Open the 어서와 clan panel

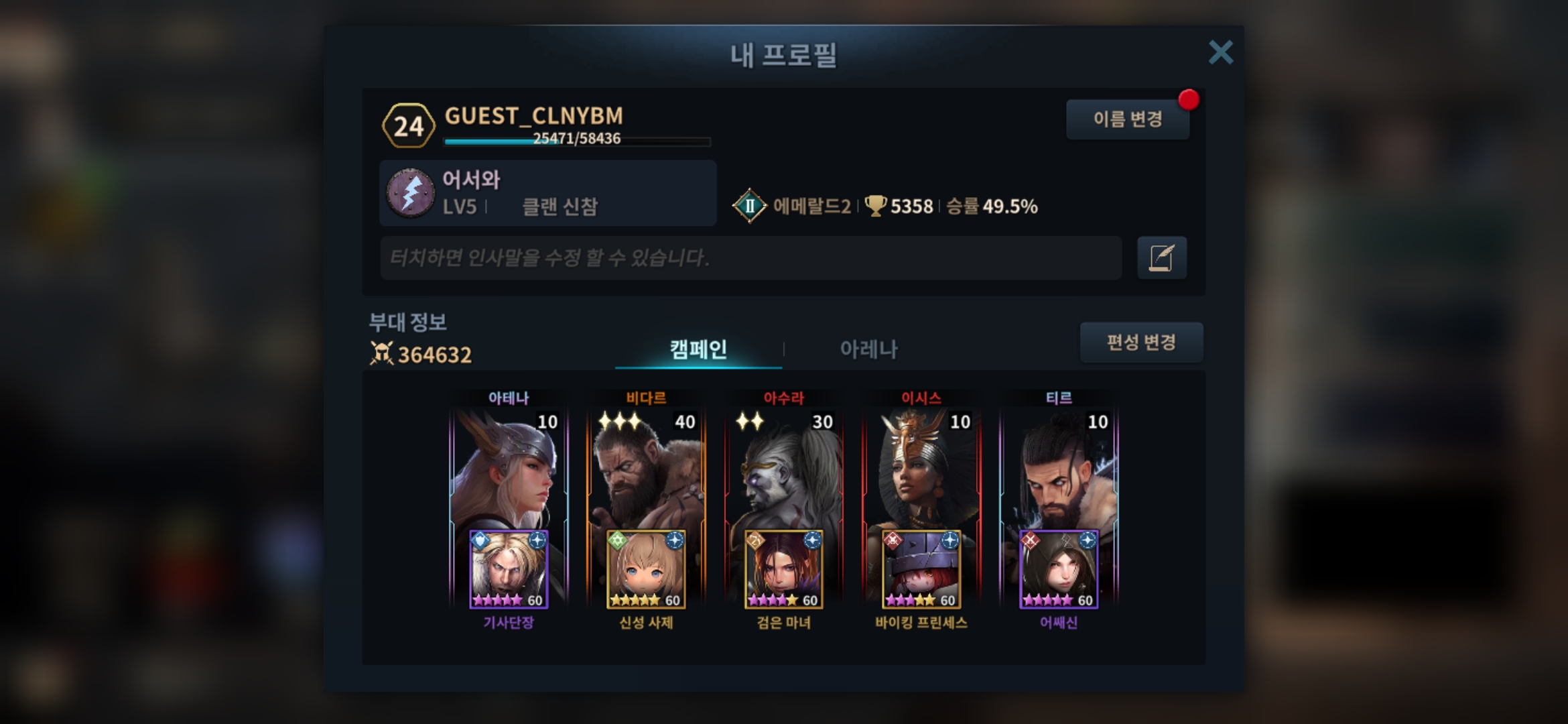[x=547, y=193]
